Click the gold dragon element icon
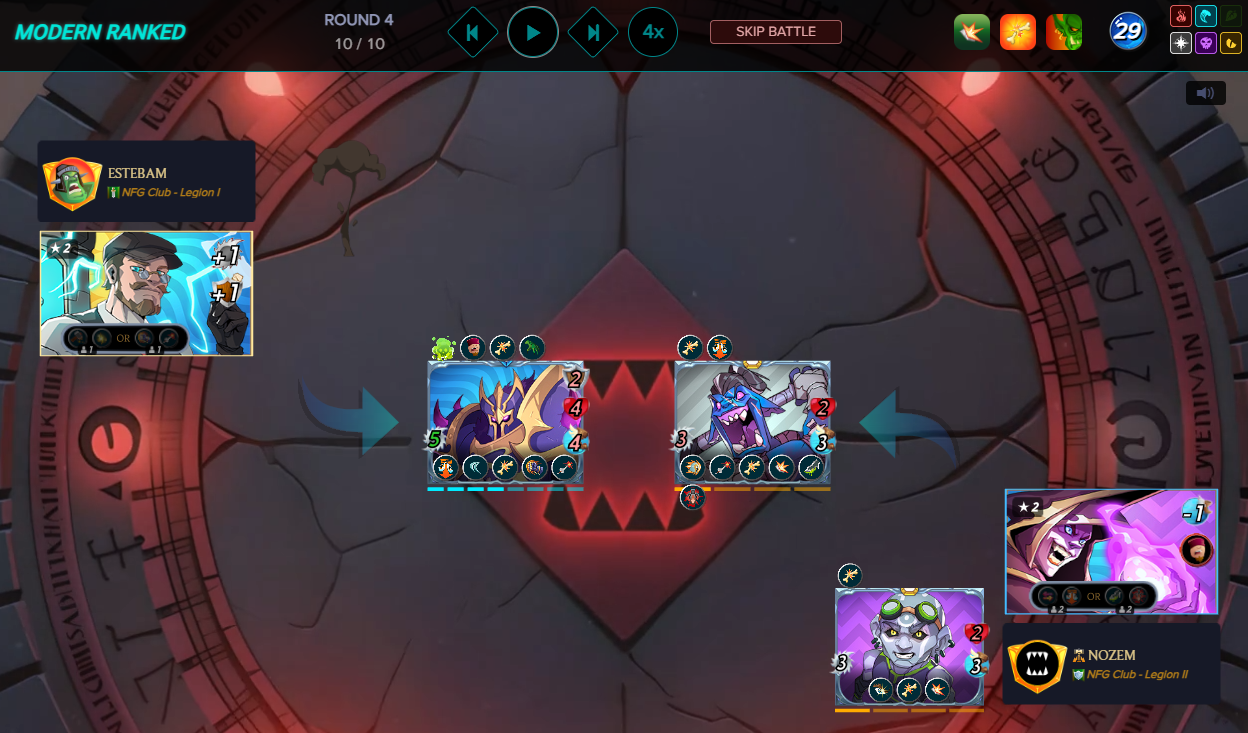This screenshot has width=1248, height=733. tap(1230, 44)
